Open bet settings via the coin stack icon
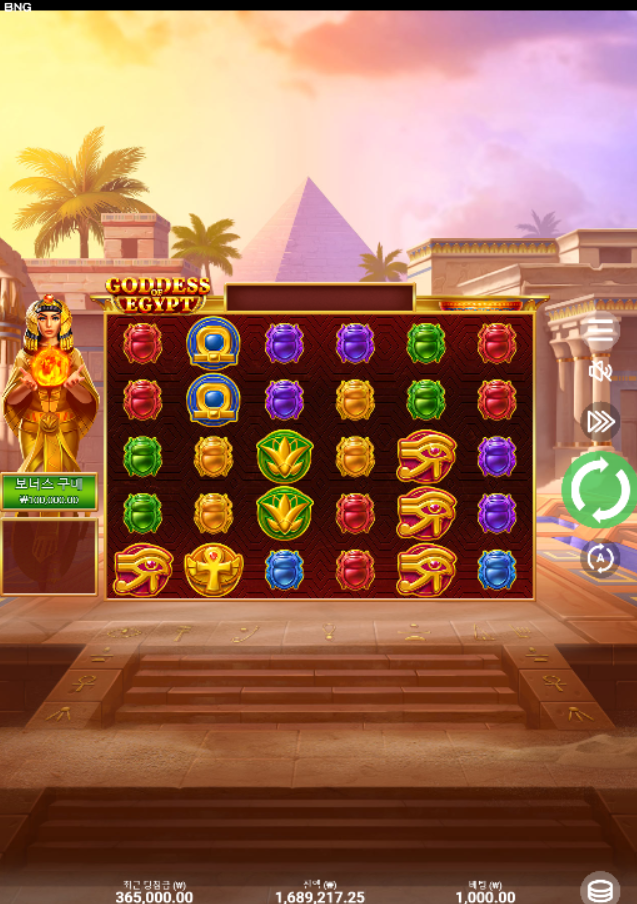The width and height of the screenshot is (637, 904). (600, 888)
